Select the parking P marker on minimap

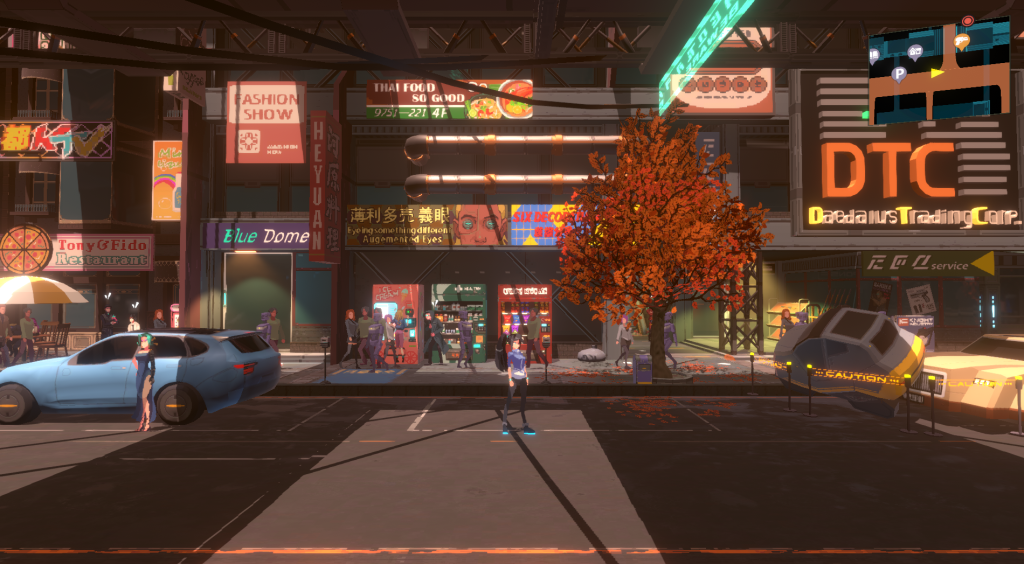tap(899, 73)
